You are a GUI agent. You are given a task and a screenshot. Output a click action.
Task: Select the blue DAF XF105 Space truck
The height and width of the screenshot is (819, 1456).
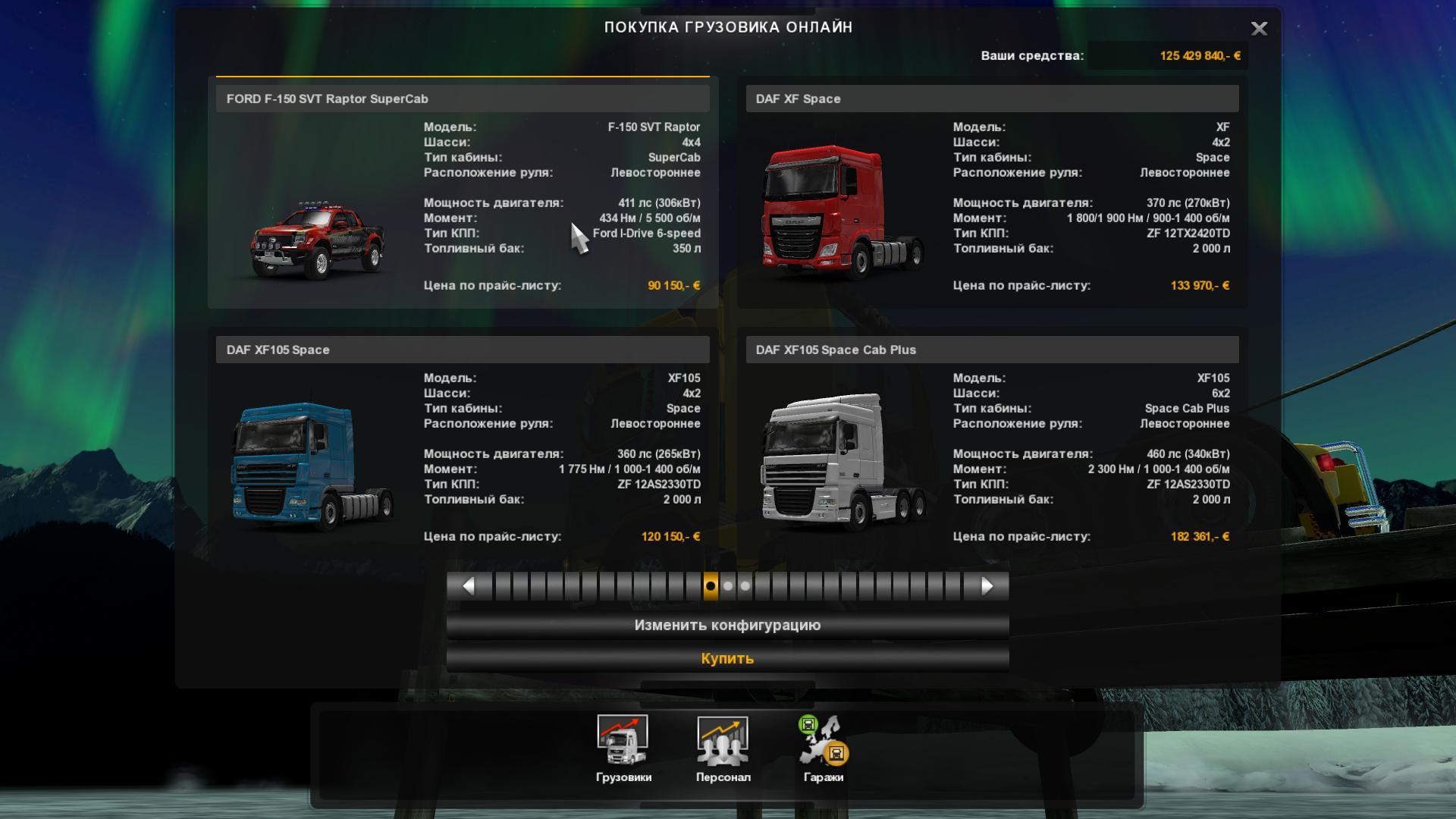click(462, 444)
